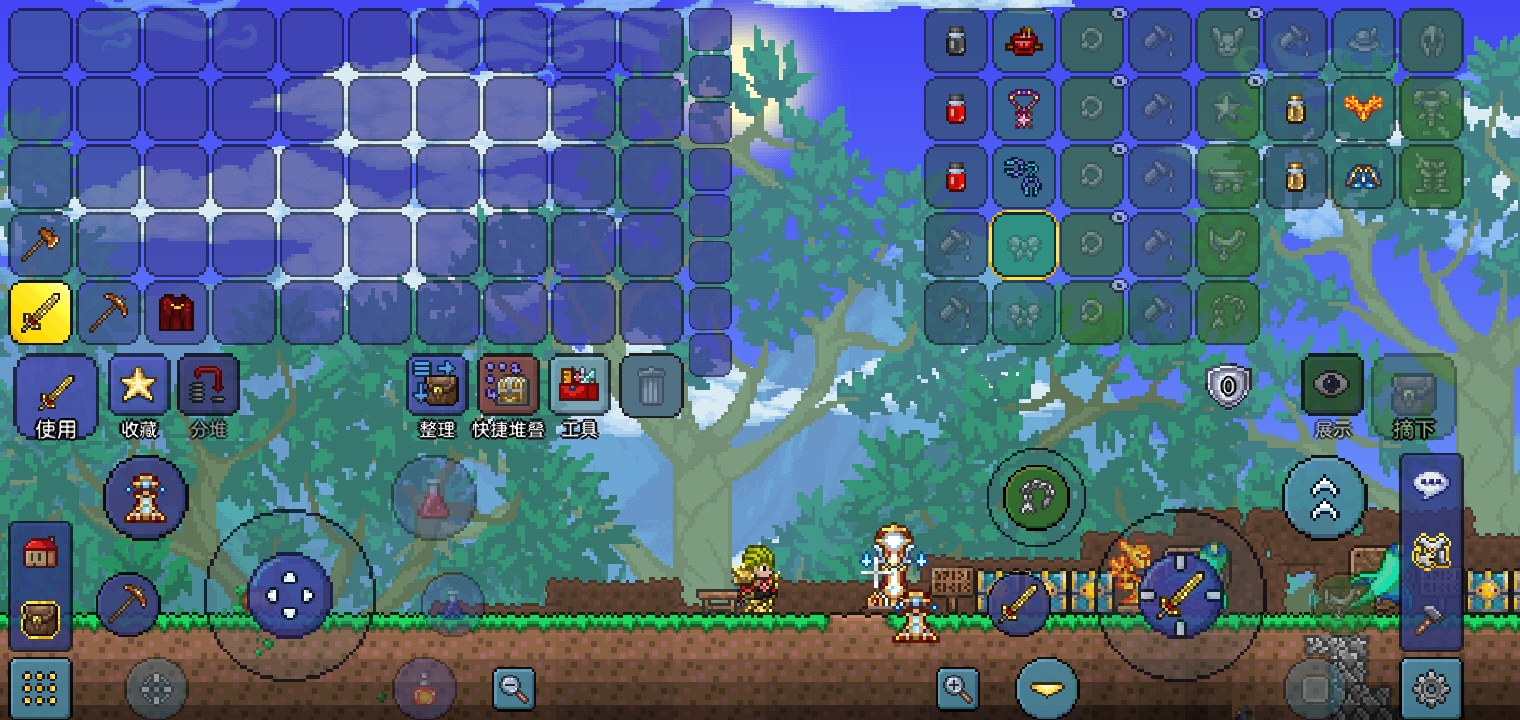Click the trash can slot
The height and width of the screenshot is (720, 1520).
[651, 386]
